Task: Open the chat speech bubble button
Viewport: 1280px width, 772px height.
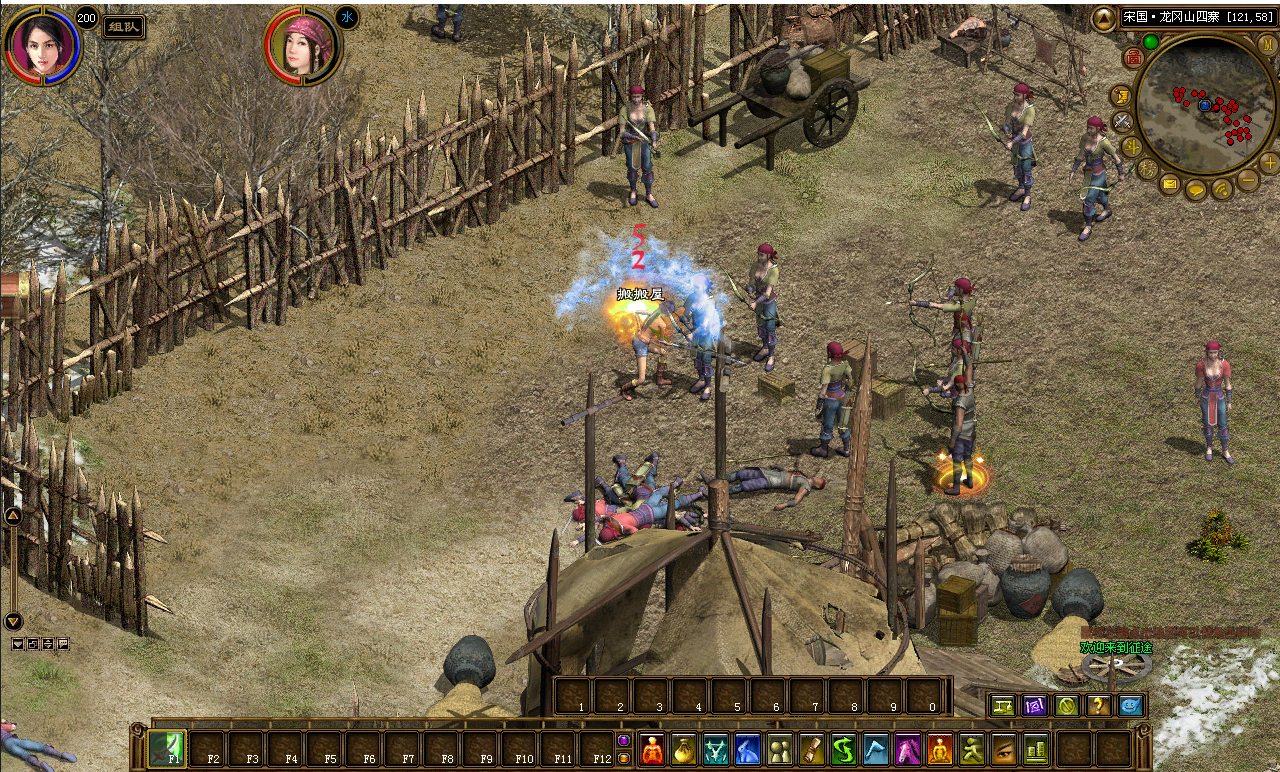Action: point(1196,188)
